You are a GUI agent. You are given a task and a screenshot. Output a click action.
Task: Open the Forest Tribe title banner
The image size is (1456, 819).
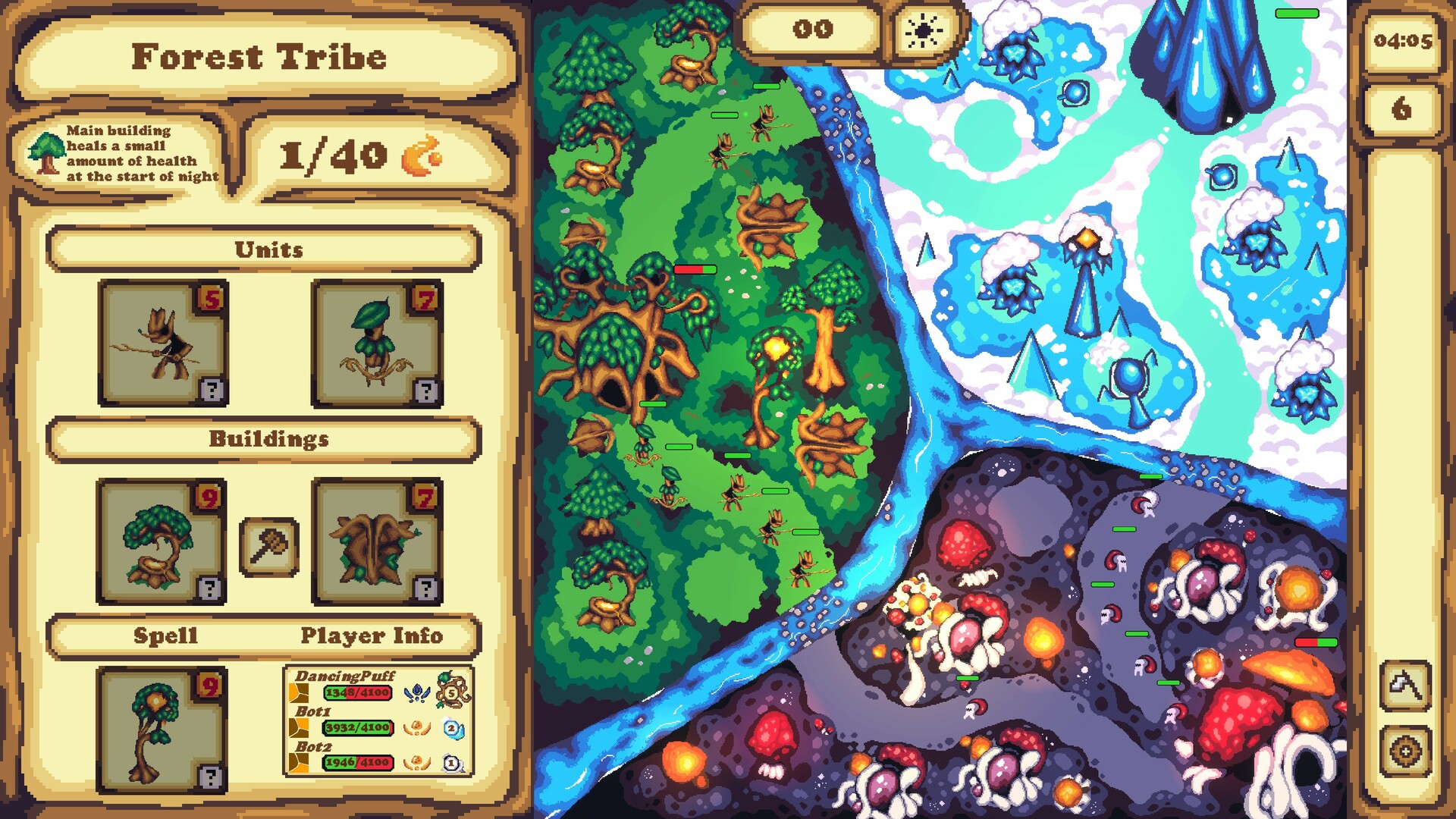click(259, 57)
